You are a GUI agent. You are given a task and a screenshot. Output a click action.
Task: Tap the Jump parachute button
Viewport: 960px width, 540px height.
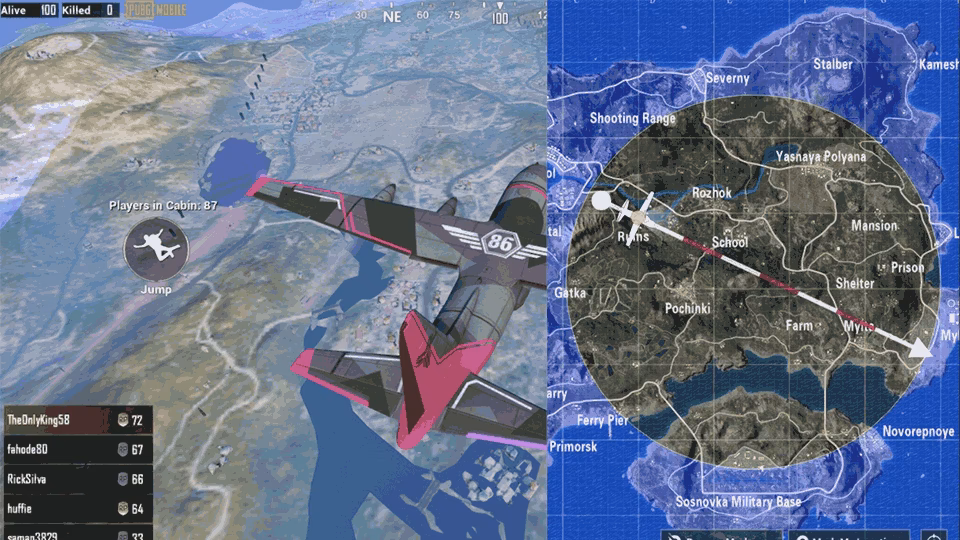(157, 250)
